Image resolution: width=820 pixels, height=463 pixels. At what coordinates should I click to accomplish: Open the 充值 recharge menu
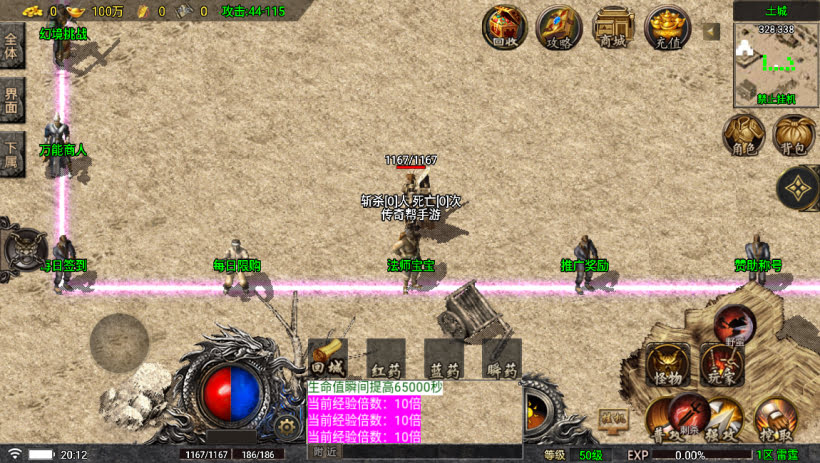tap(667, 27)
